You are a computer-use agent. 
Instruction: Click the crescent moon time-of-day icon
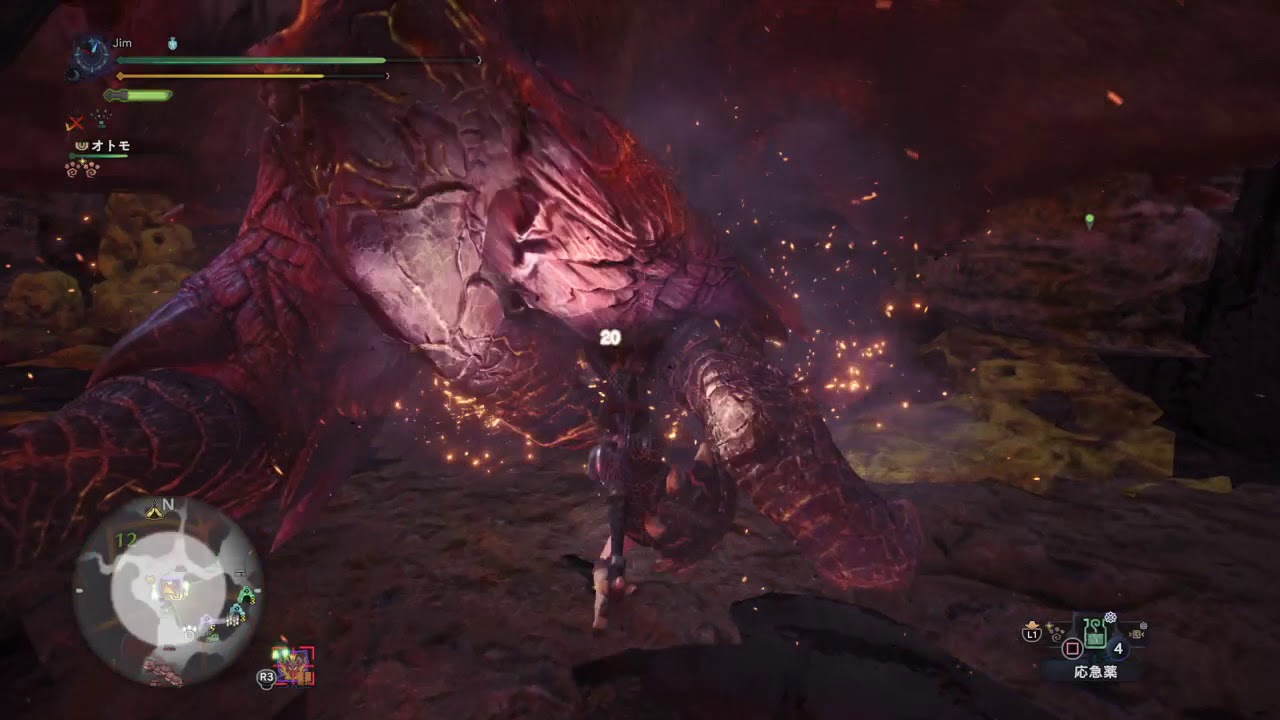click(73, 74)
